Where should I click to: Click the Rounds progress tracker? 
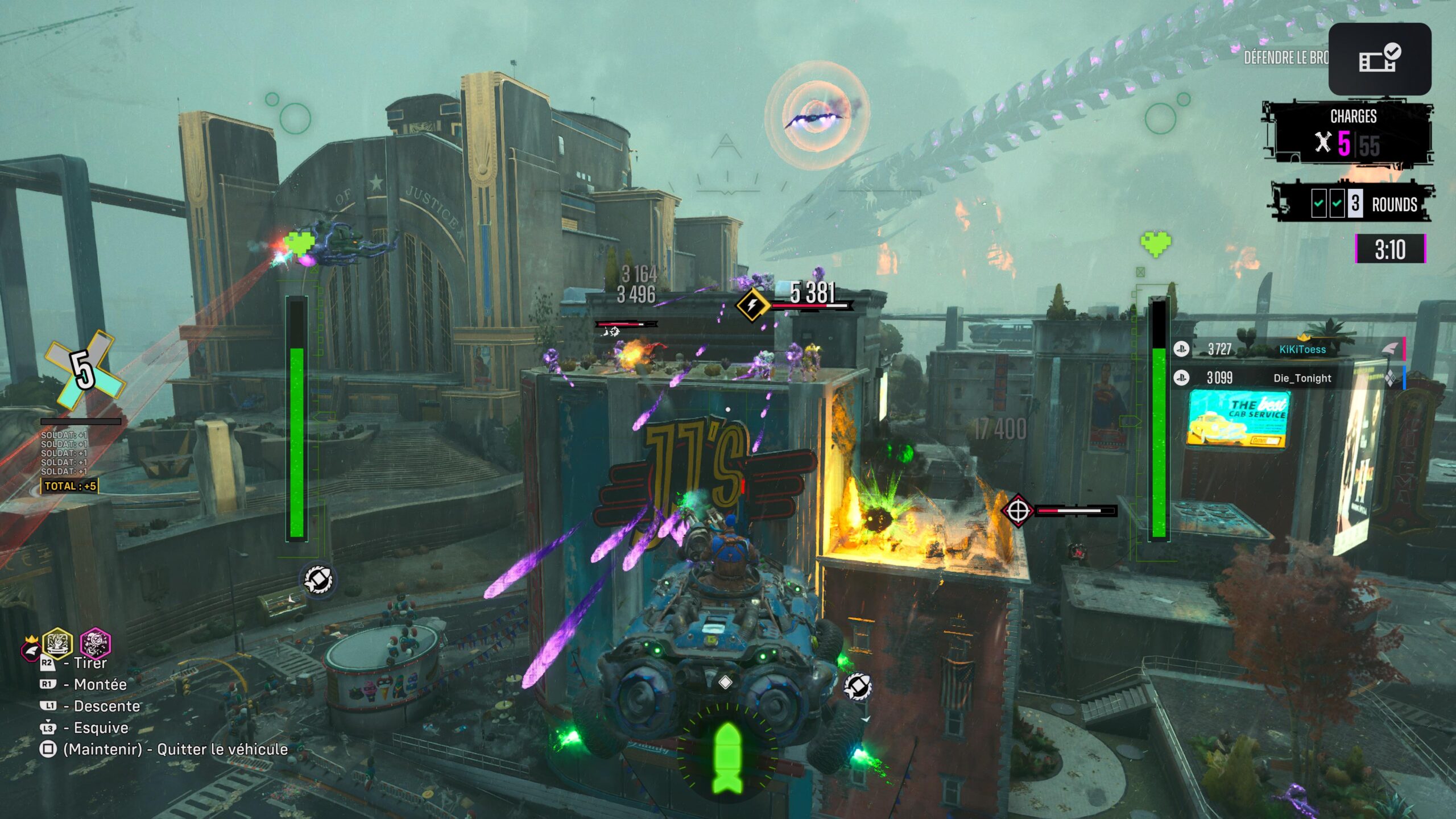click(1354, 203)
